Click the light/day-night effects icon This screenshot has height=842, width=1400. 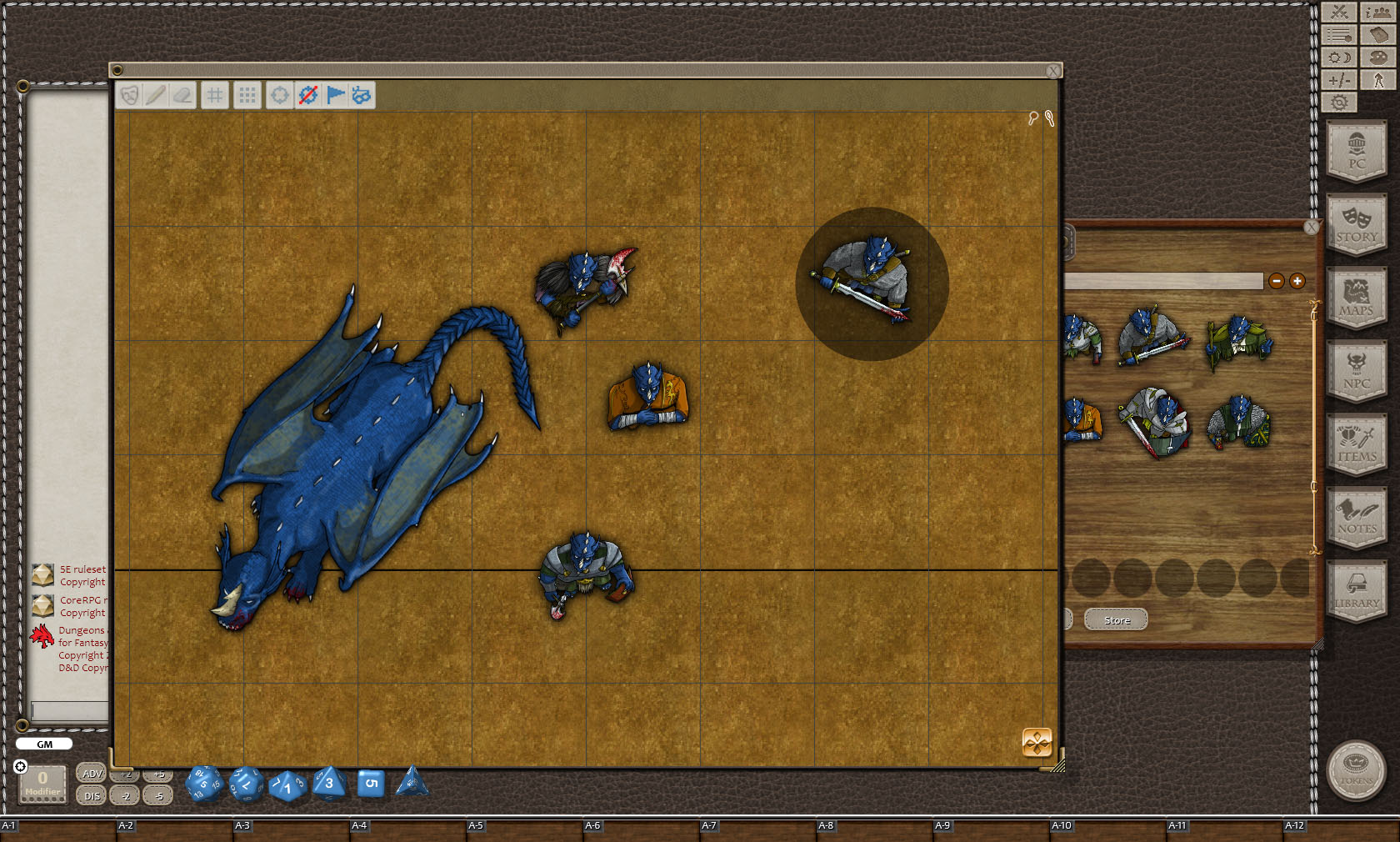(x=1337, y=56)
